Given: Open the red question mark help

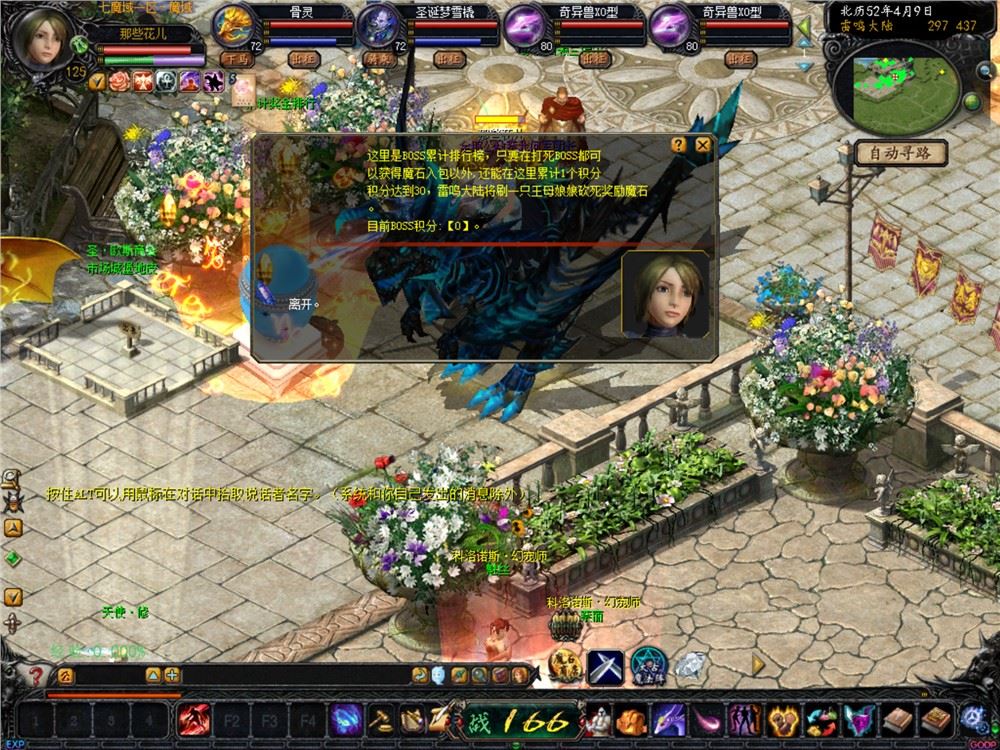Looking at the screenshot, I should click(37, 676).
